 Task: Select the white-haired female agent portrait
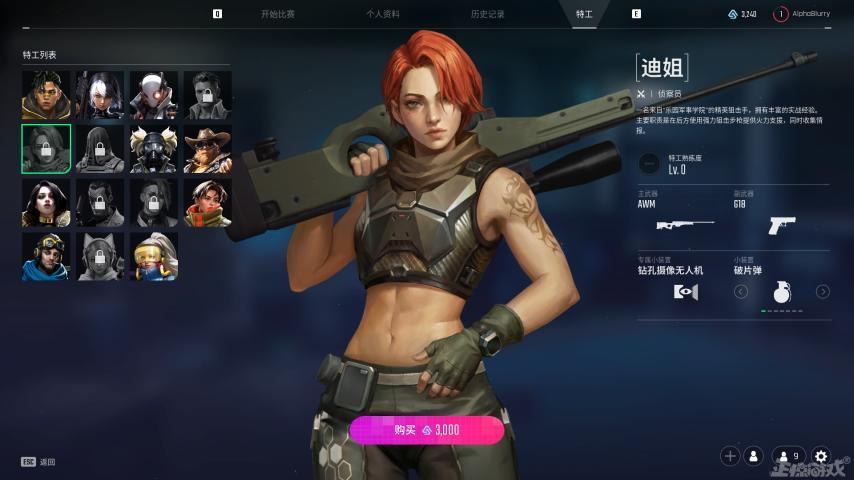[100, 95]
